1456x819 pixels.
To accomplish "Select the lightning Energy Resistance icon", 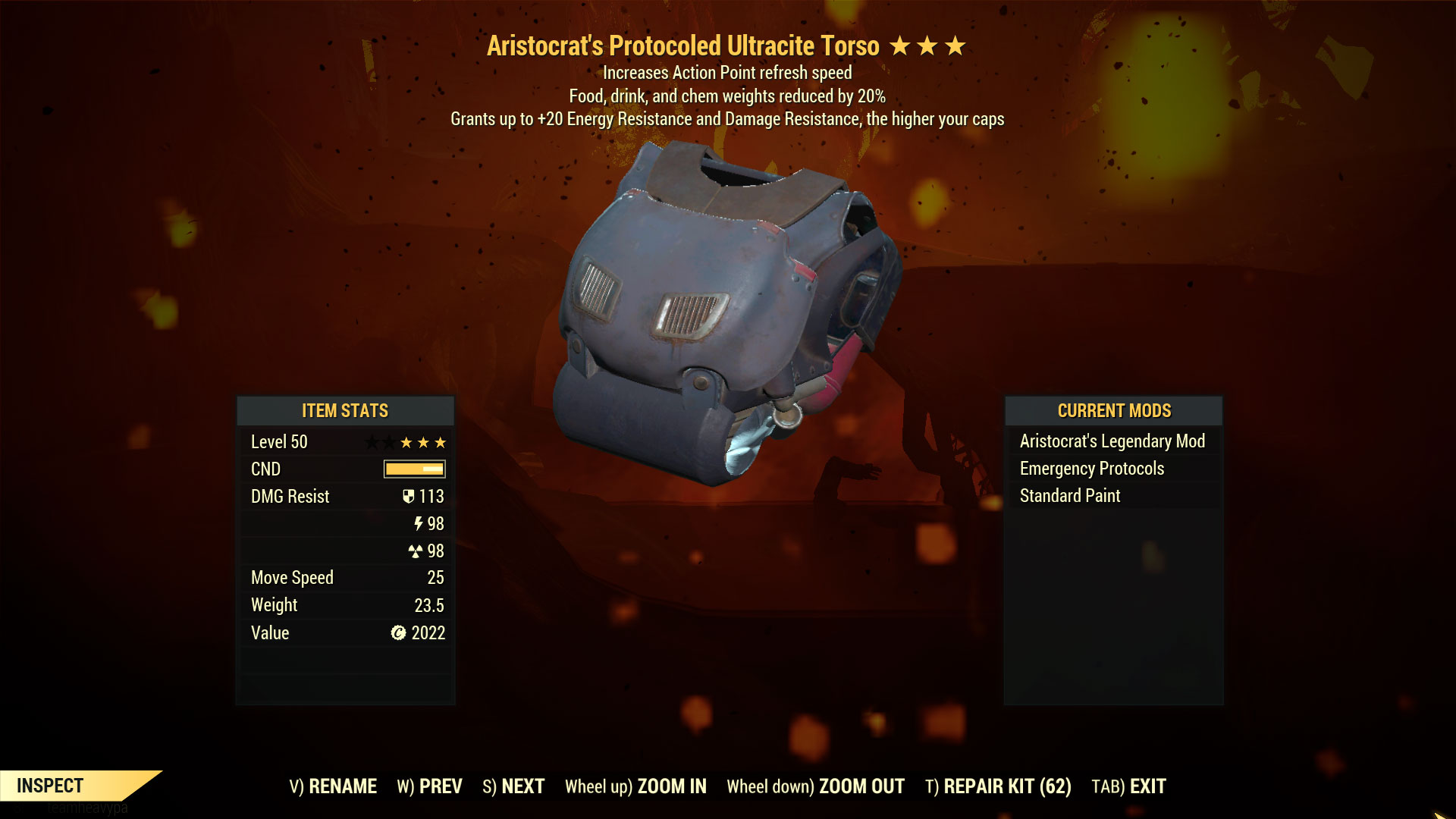I will 417,523.
